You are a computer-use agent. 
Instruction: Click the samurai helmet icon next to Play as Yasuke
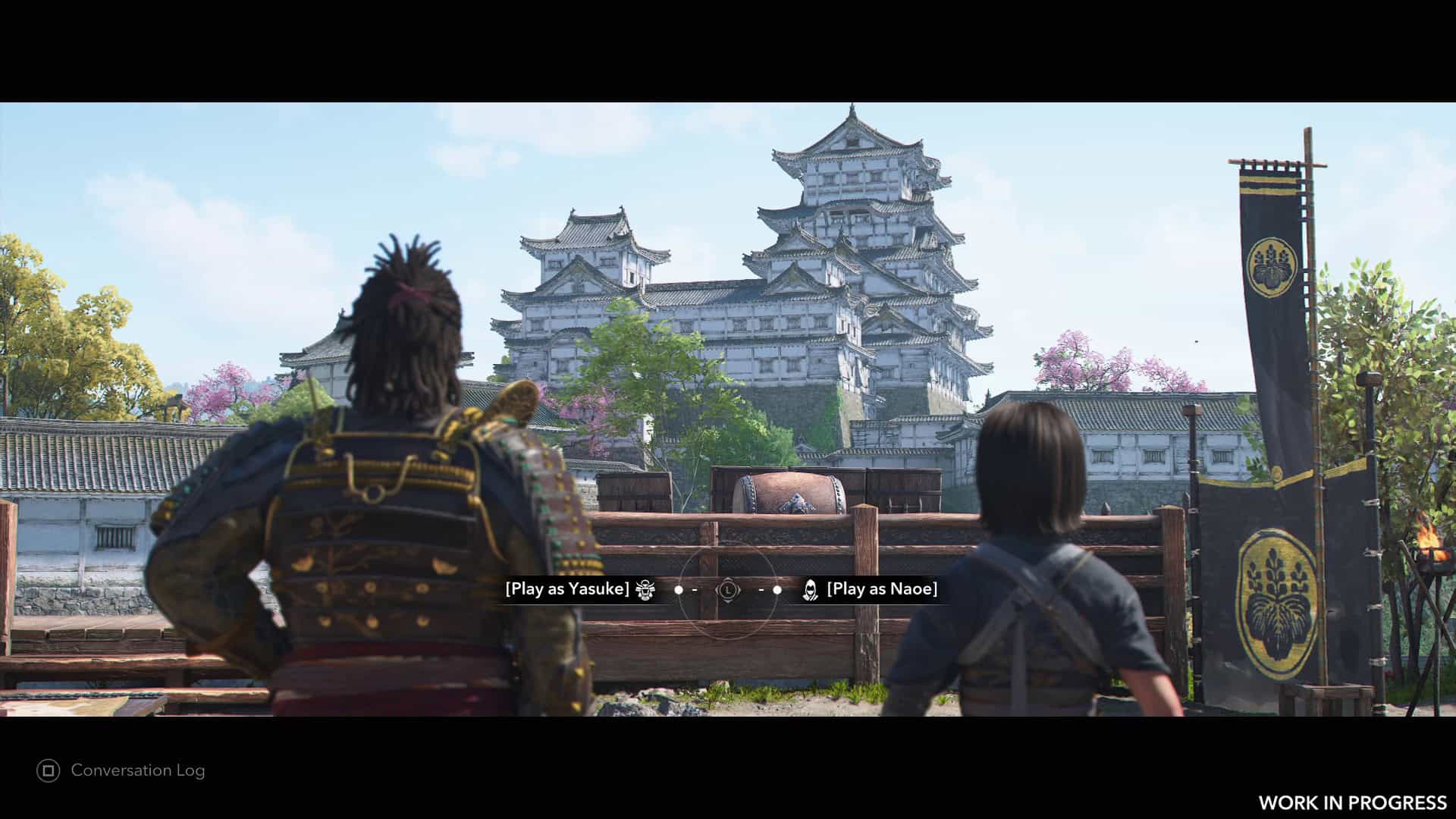(645, 590)
